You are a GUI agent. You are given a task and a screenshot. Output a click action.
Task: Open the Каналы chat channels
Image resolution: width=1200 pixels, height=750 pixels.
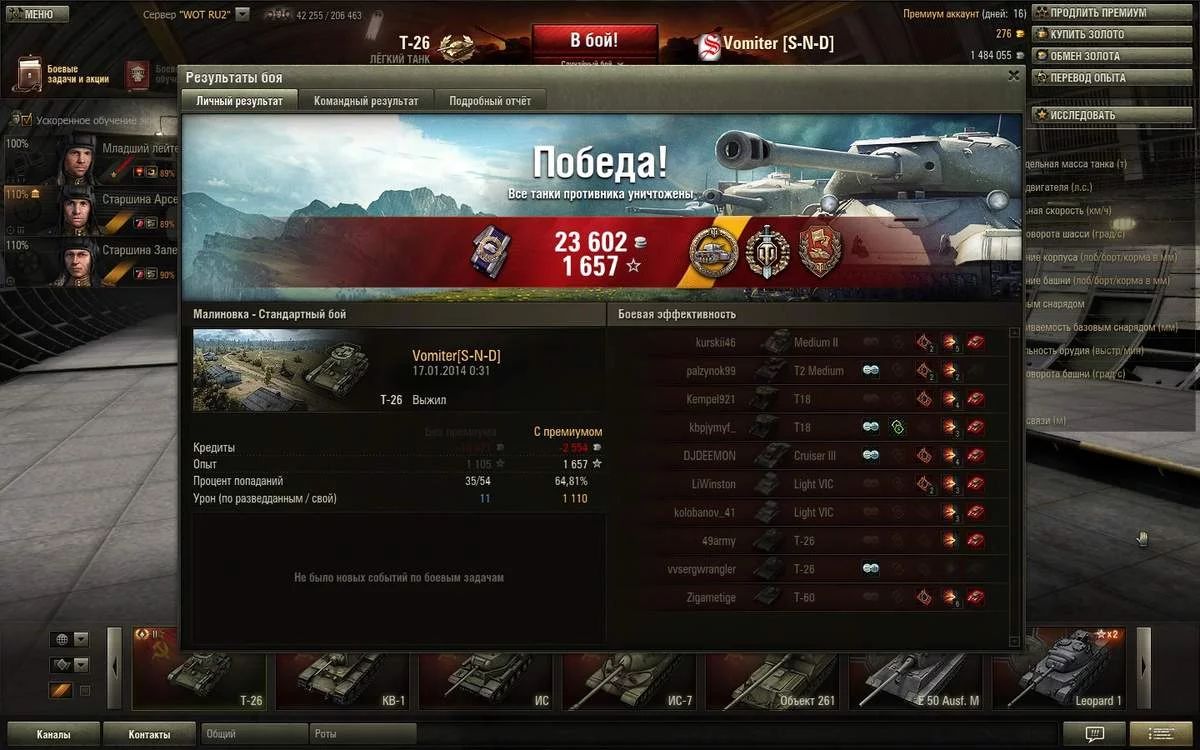(x=53, y=734)
